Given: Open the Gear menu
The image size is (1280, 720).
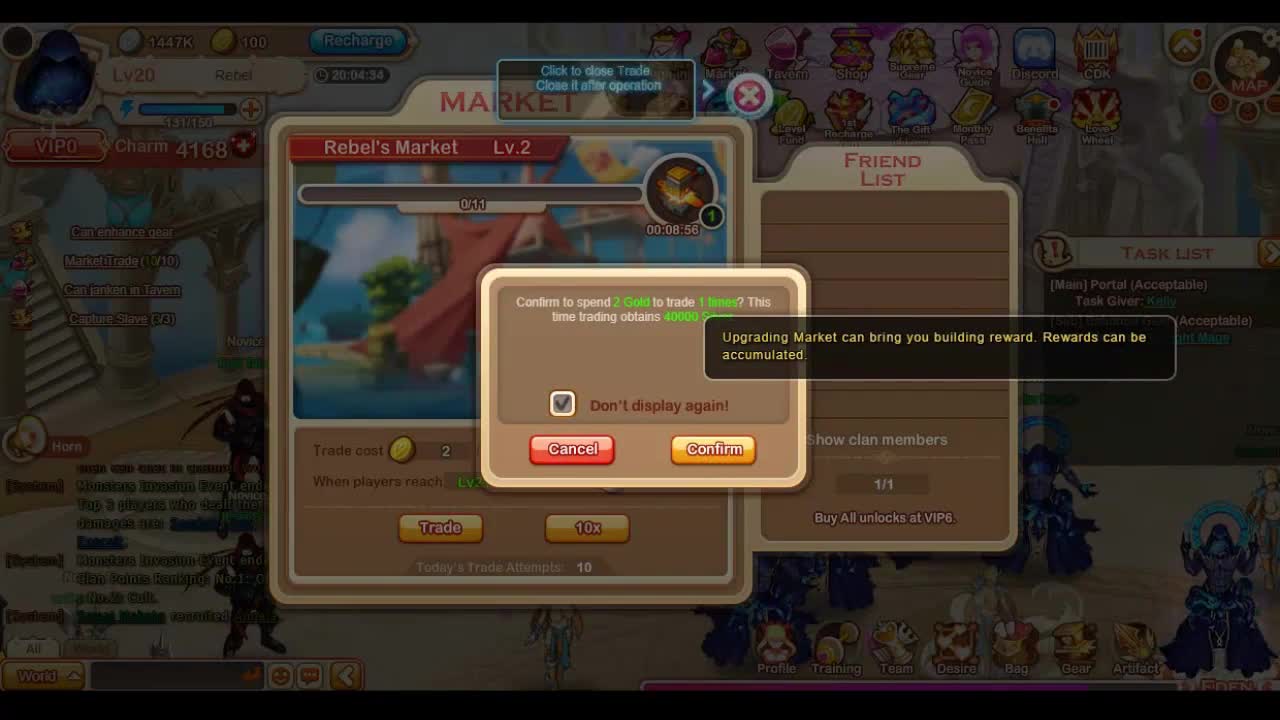Looking at the screenshot, I should point(1076,648).
